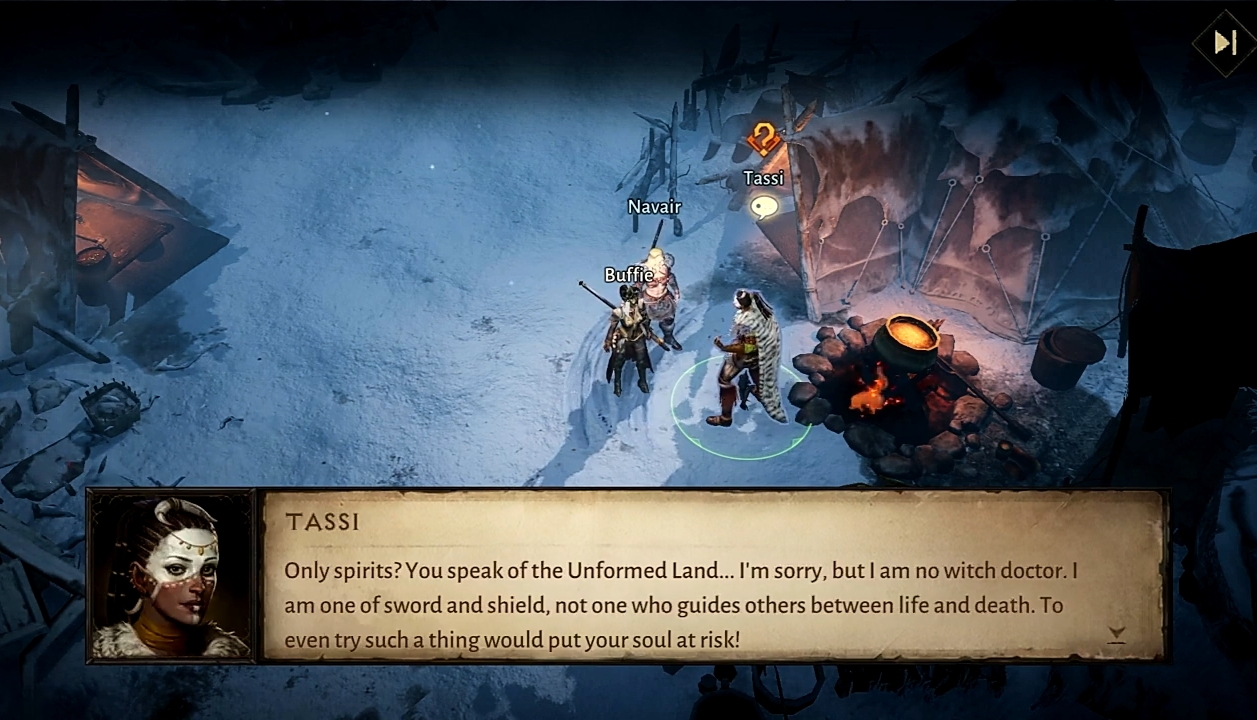Screen dimensions: 1257x720
Task: Click Tassi's speech bubble icon
Action: [764, 207]
